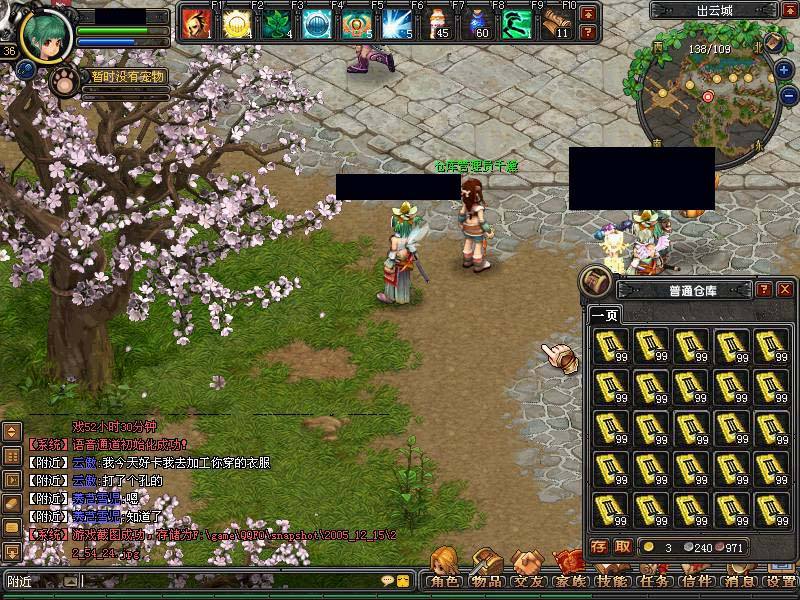
Task: Open the chat emoticon picker
Action: [386, 580]
